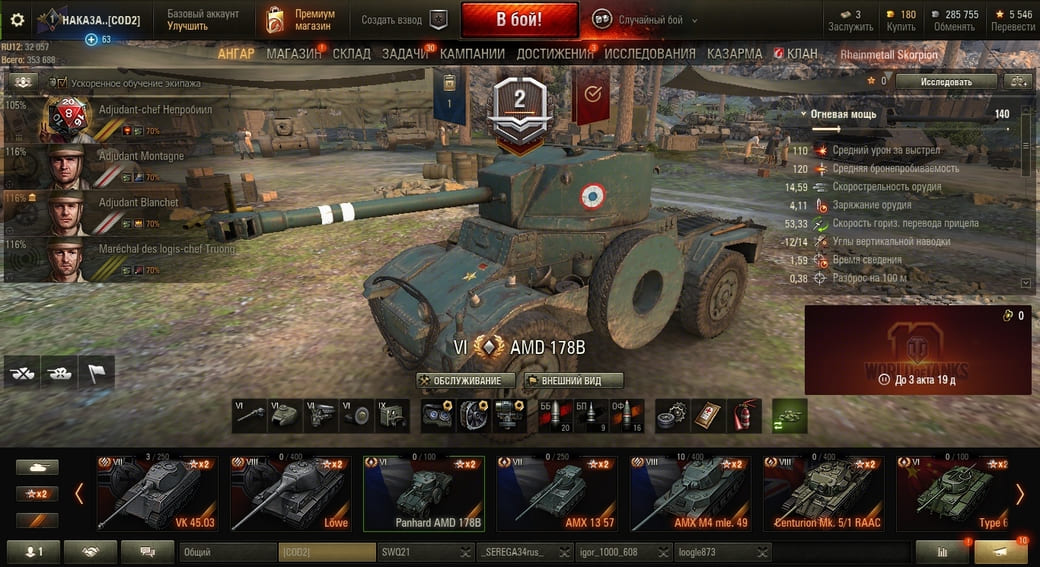Click the Обслуживание button
The height and width of the screenshot is (567, 1040).
click(467, 381)
